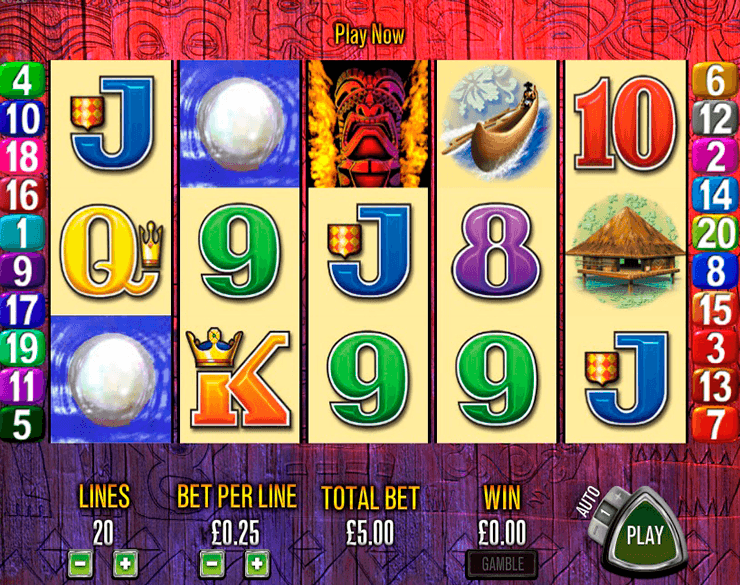The height and width of the screenshot is (585, 740).
Task: Click the Play Now link
Action: [x=370, y=34]
